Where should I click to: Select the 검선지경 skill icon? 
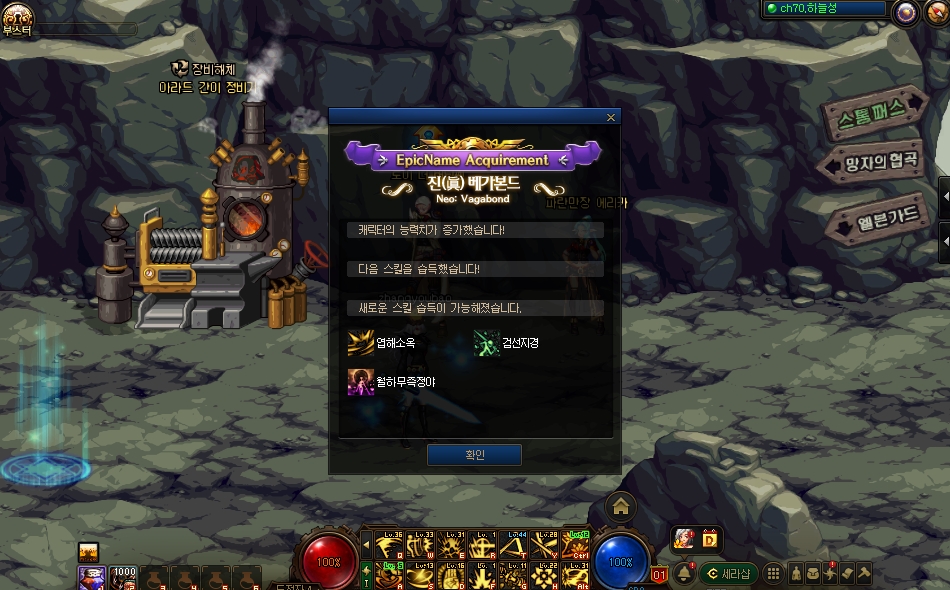coord(487,343)
